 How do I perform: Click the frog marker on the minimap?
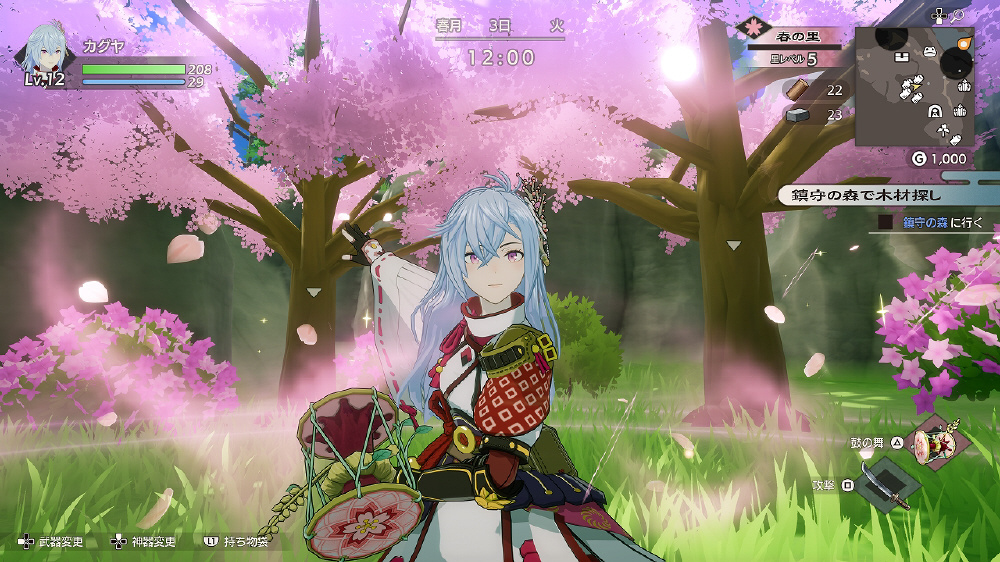tap(929, 50)
